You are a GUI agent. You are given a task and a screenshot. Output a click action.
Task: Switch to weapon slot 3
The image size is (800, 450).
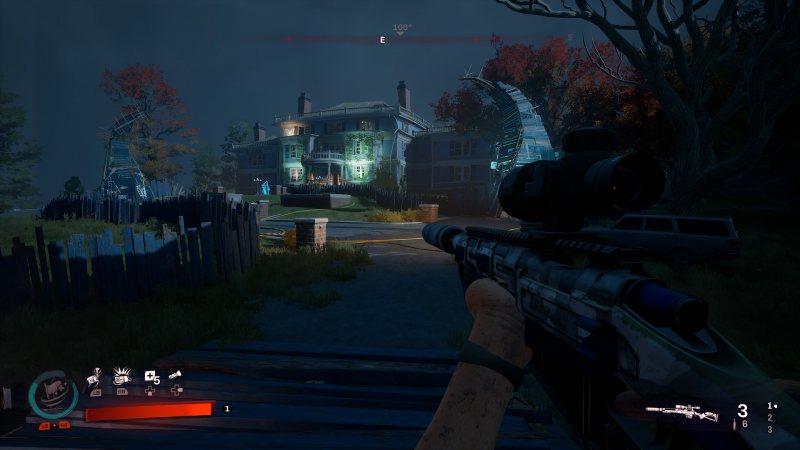click(x=770, y=430)
